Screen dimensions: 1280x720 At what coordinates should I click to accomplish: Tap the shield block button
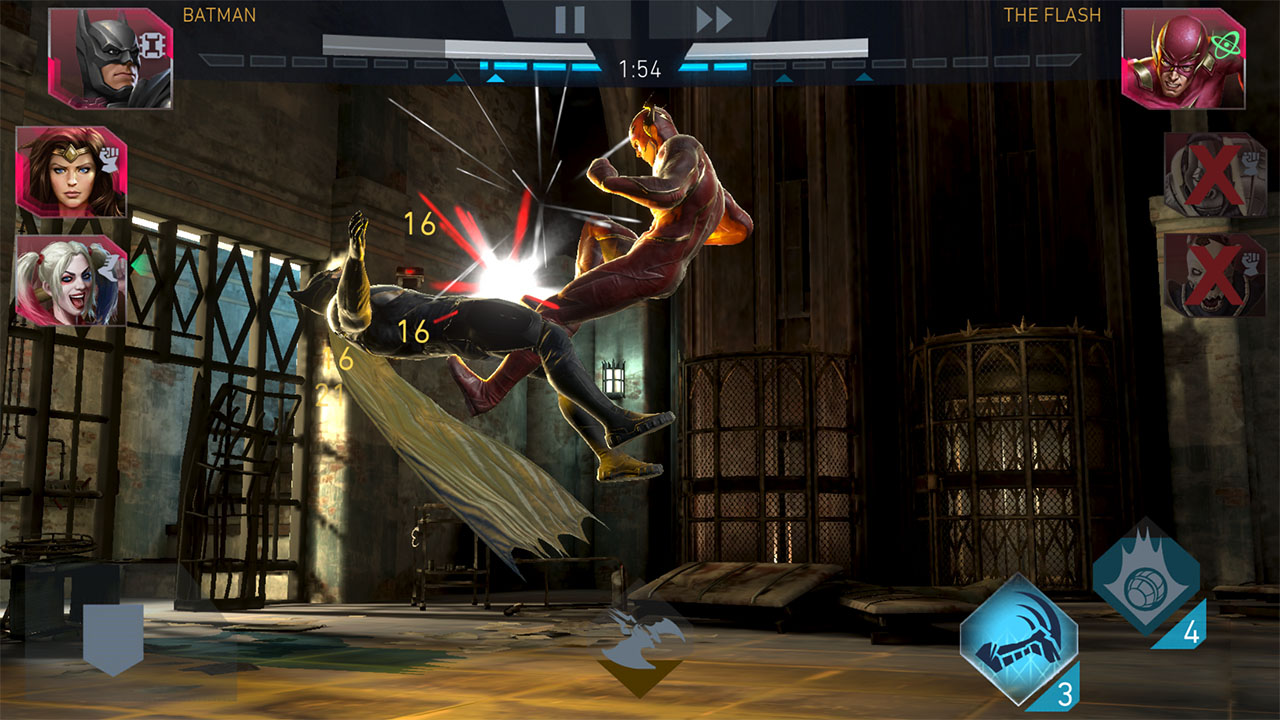point(113,636)
